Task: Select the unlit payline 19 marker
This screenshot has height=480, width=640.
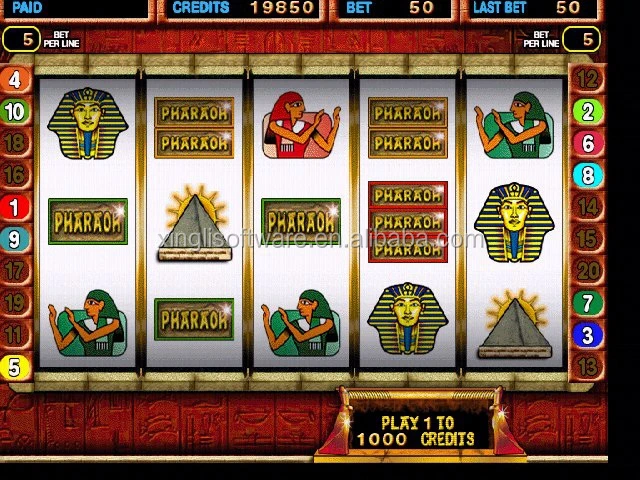Action: [x=15, y=303]
